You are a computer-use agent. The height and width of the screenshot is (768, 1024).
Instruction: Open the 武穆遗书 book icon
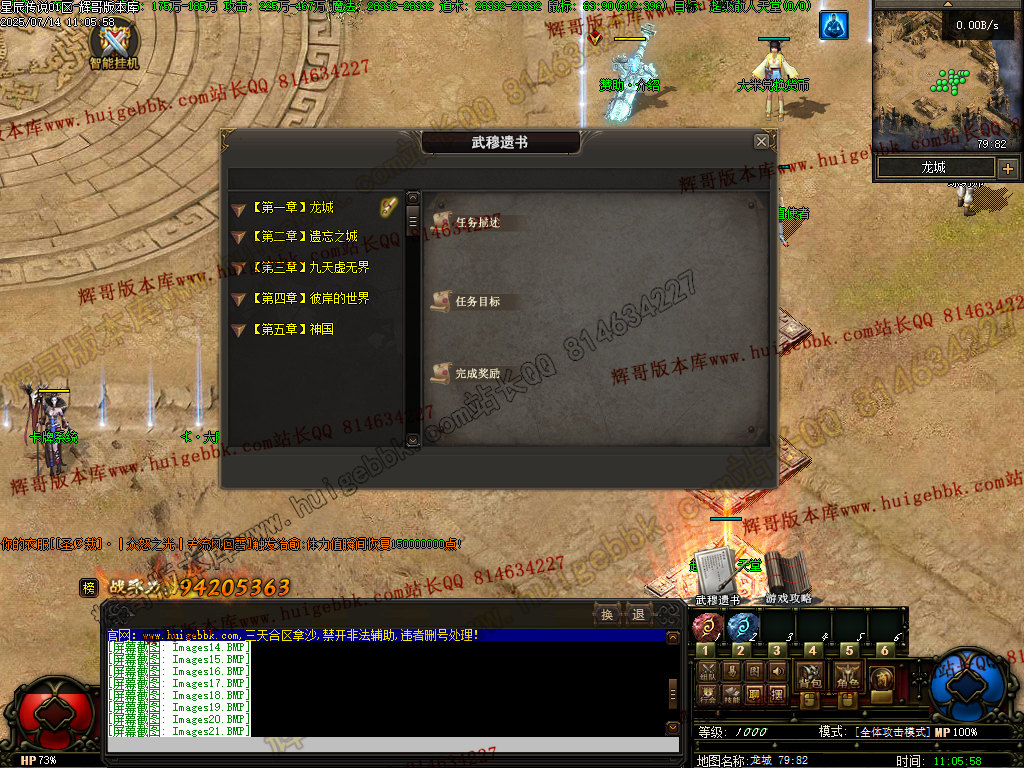(x=717, y=574)
